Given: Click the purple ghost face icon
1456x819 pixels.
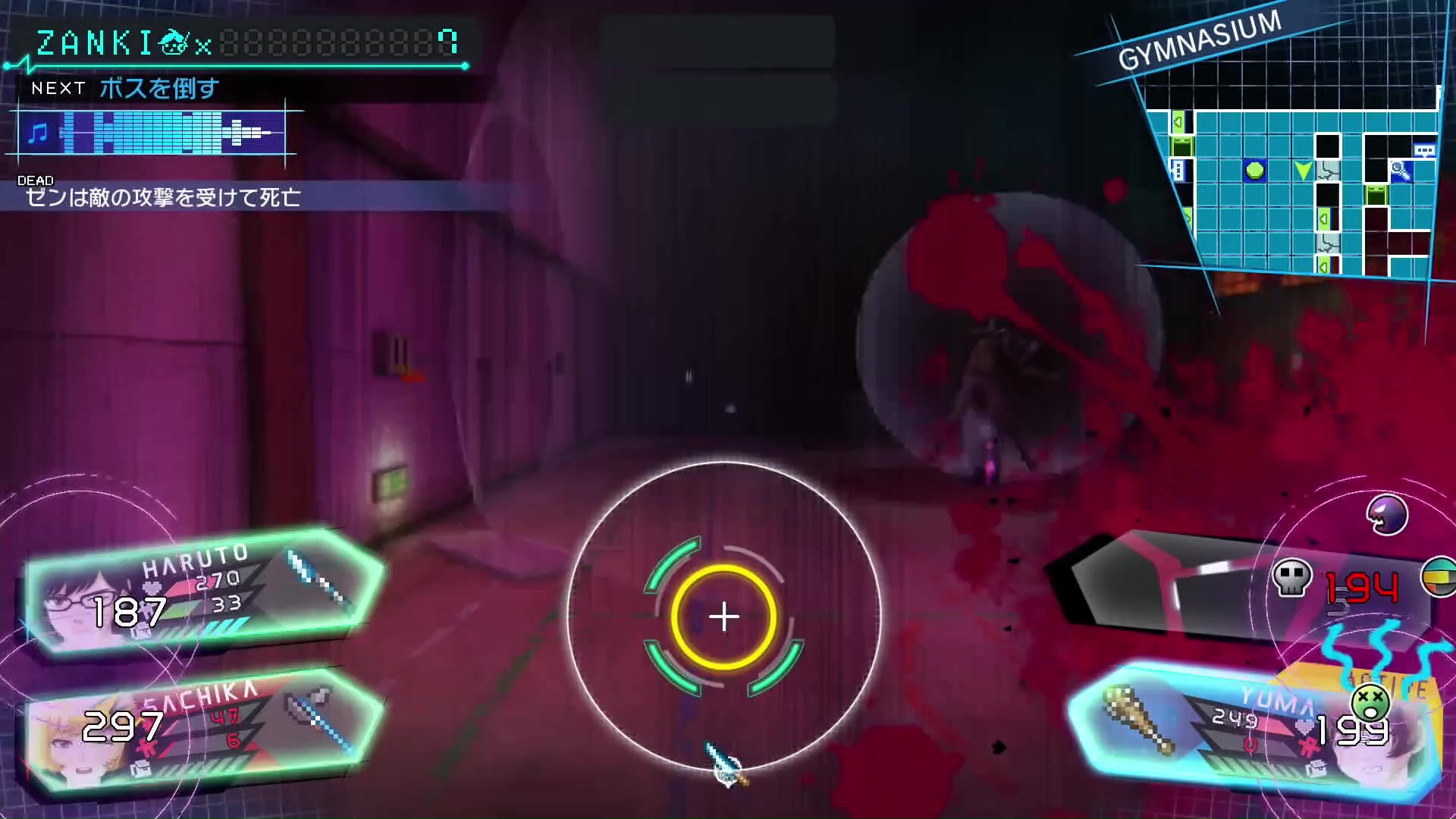Looking at the screenshot, I should point(1387,516).
